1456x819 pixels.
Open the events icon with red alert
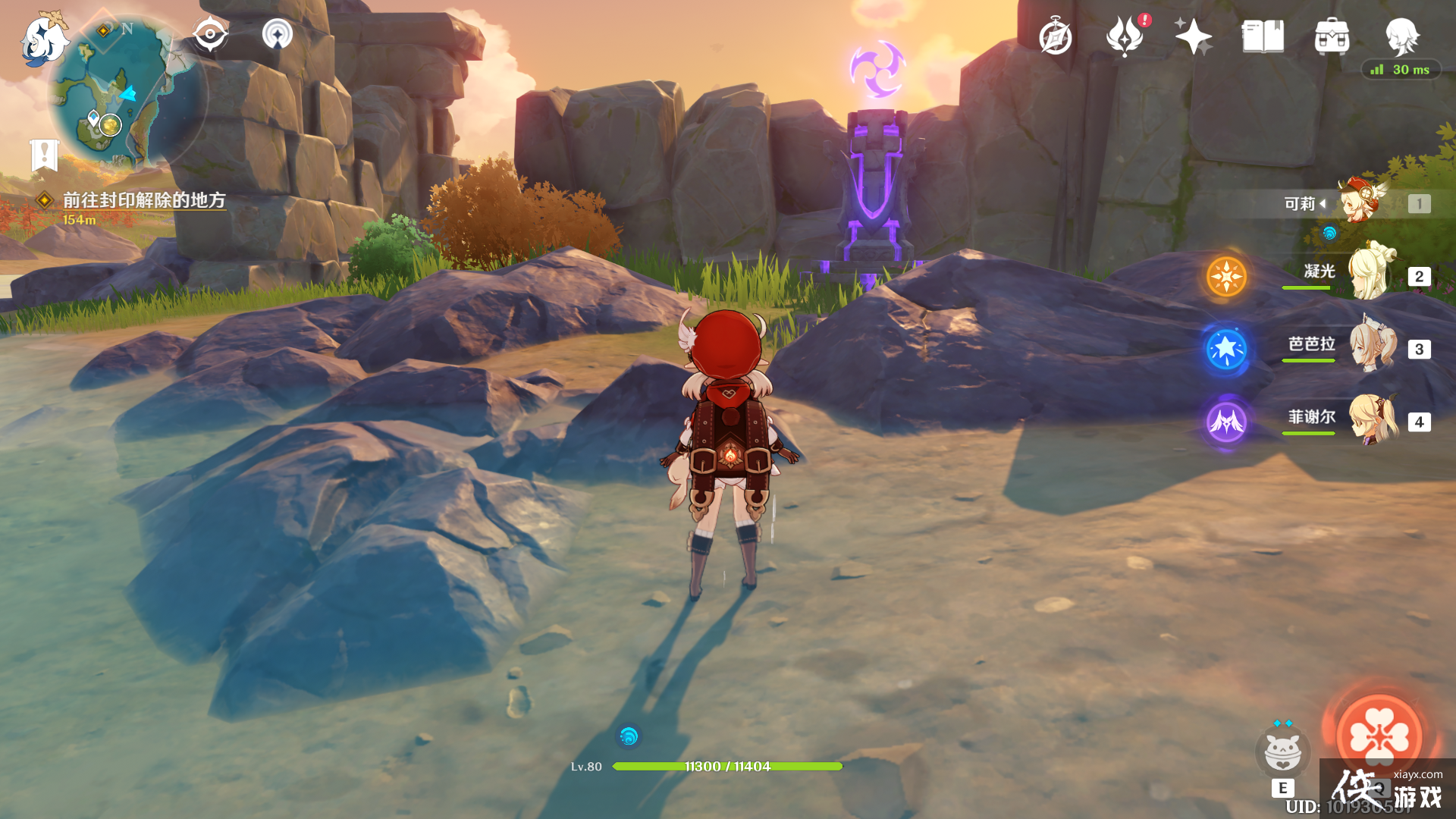tap(1125, 36)
